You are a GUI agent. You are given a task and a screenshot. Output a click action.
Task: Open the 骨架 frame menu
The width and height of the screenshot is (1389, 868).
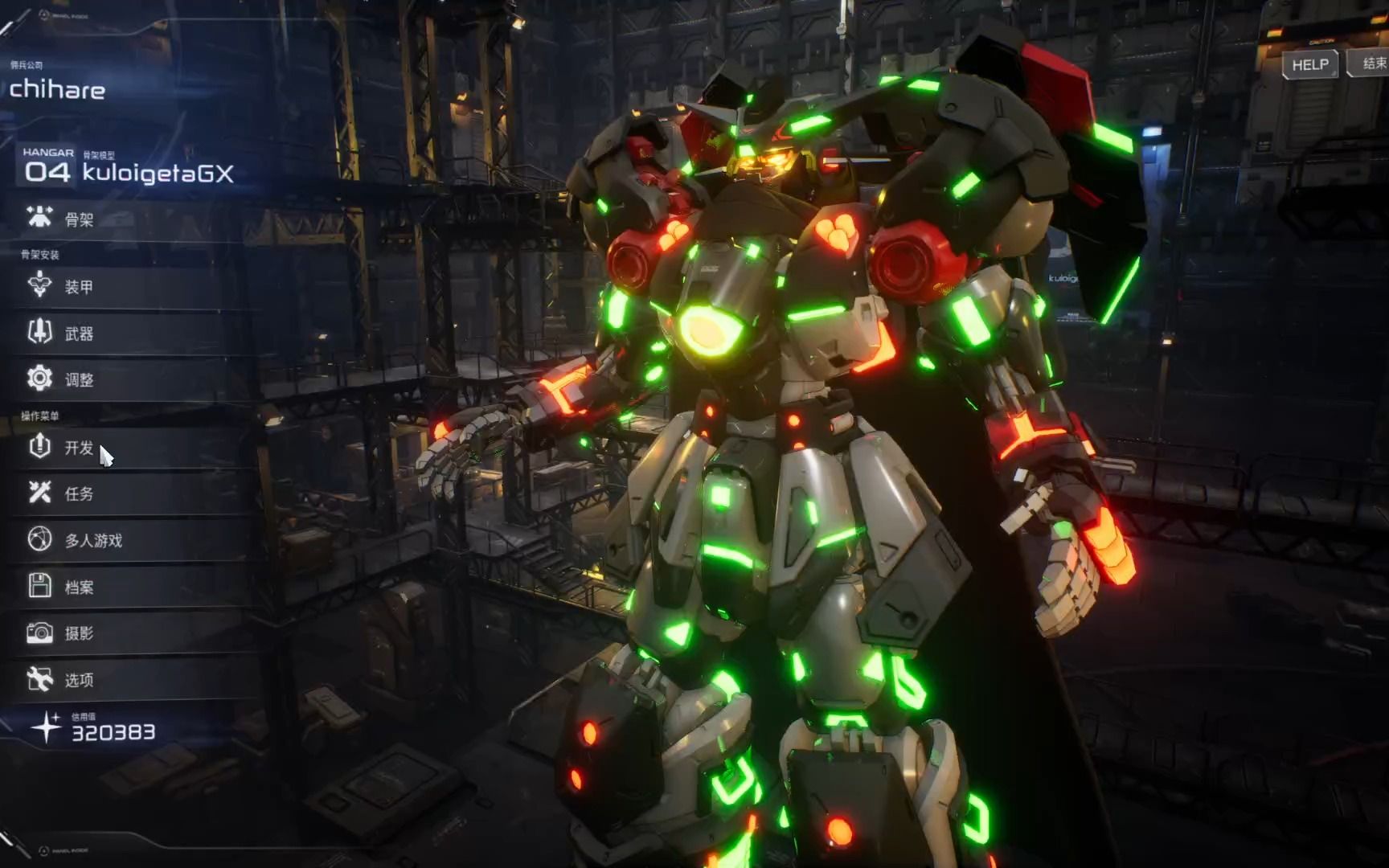tap(79, 219)
